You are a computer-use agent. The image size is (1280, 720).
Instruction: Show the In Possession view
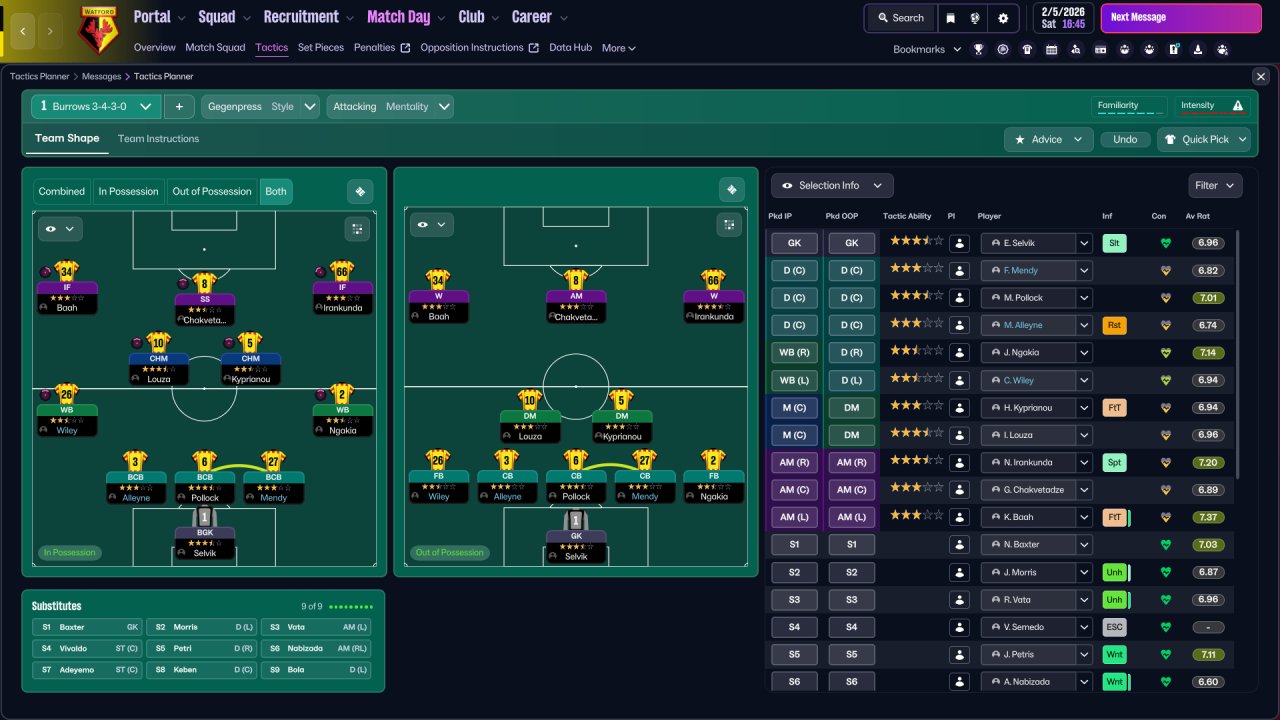point(127,192)
